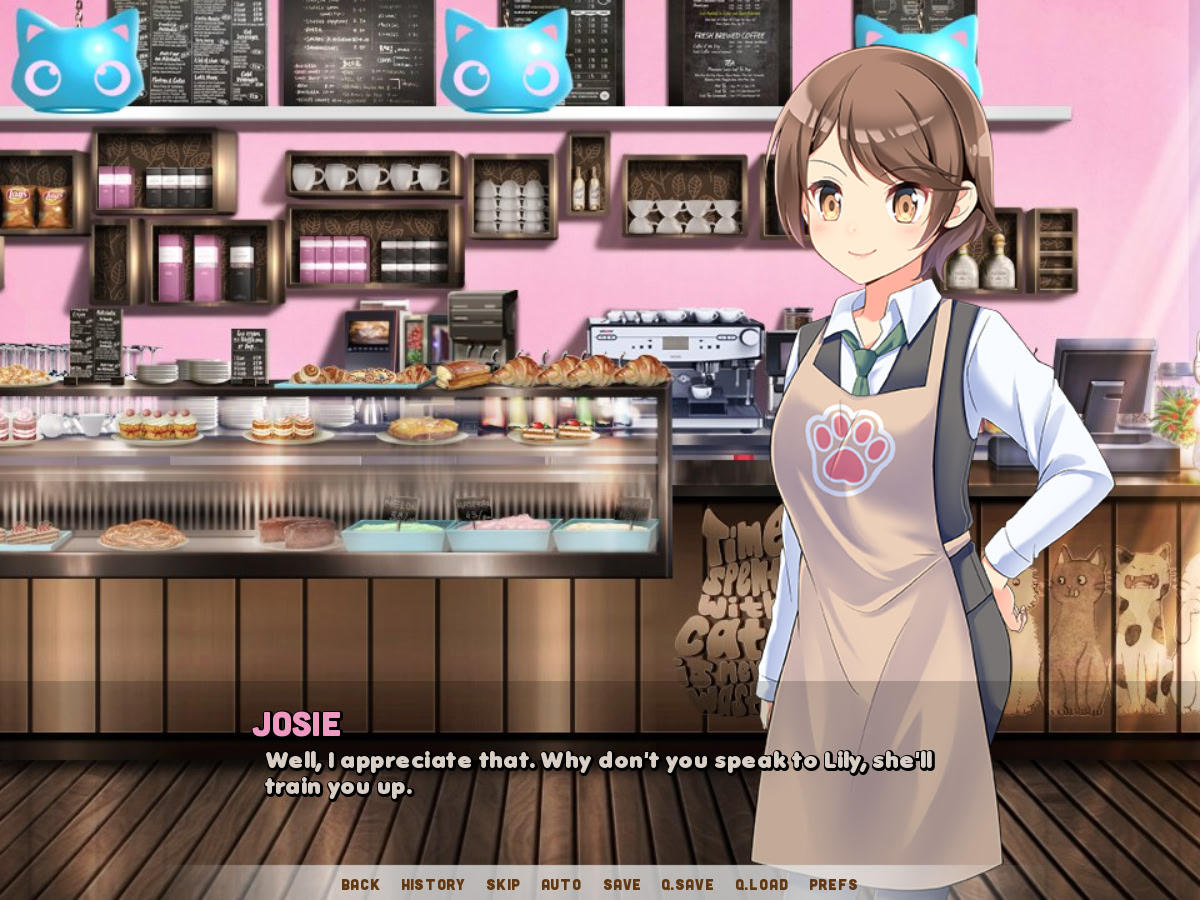
Task: Quick save with Q.Save
Action: pos(687,884)
